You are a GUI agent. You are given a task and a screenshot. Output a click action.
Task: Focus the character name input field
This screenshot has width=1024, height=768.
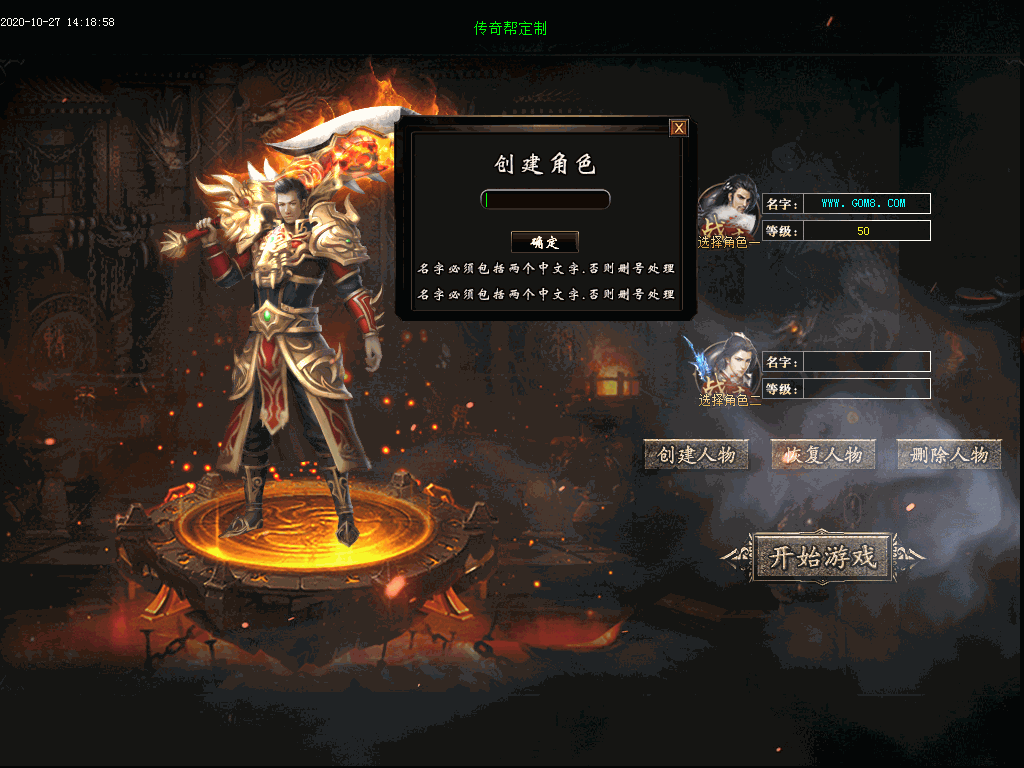click(545, 200)
